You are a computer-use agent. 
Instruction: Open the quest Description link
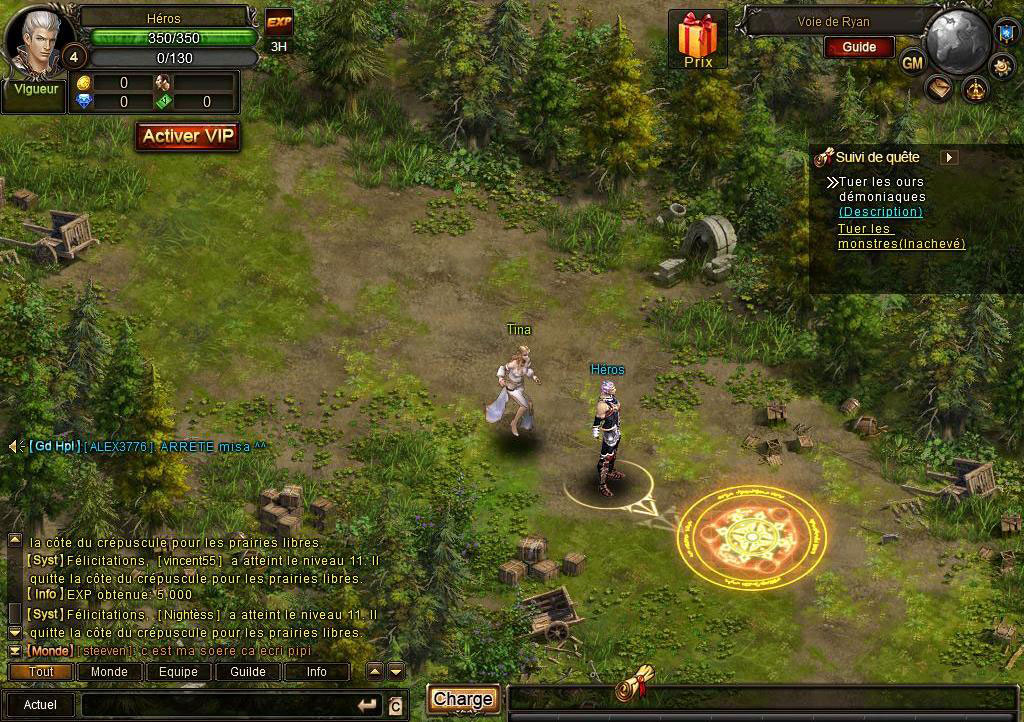pyautogui.click(x=880, y=212)
